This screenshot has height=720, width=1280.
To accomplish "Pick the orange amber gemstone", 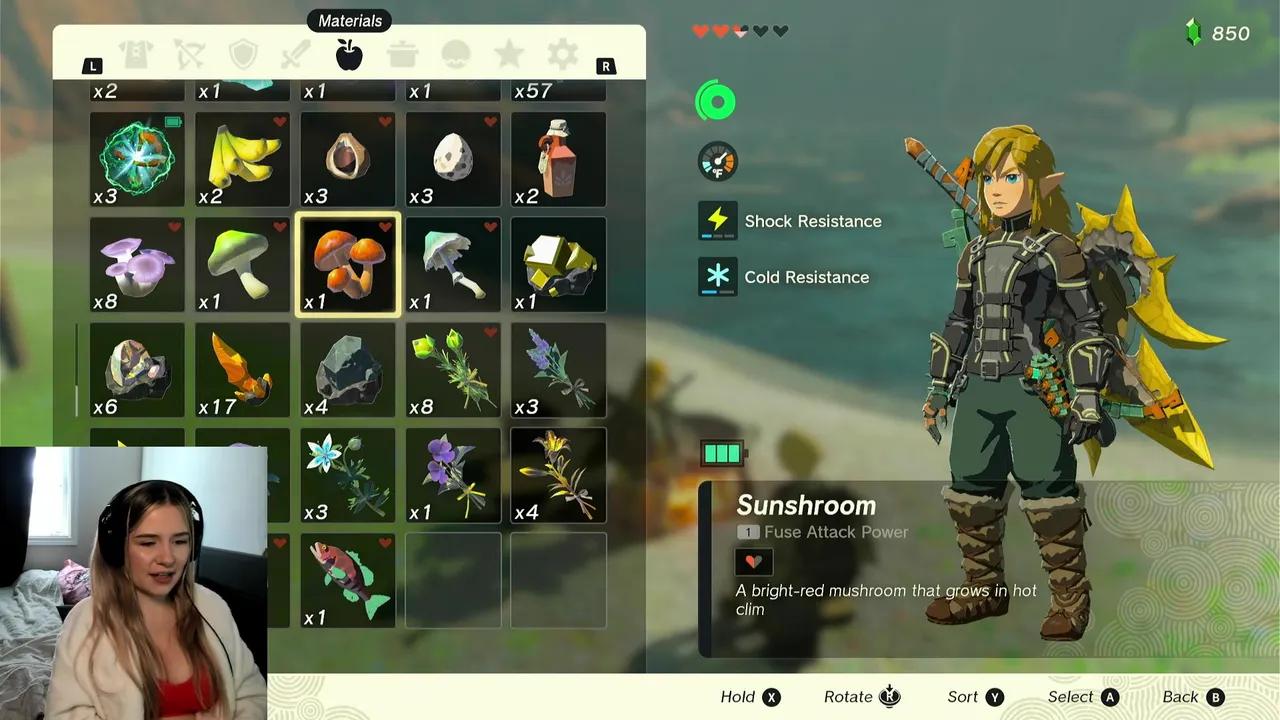I will 243,370.
